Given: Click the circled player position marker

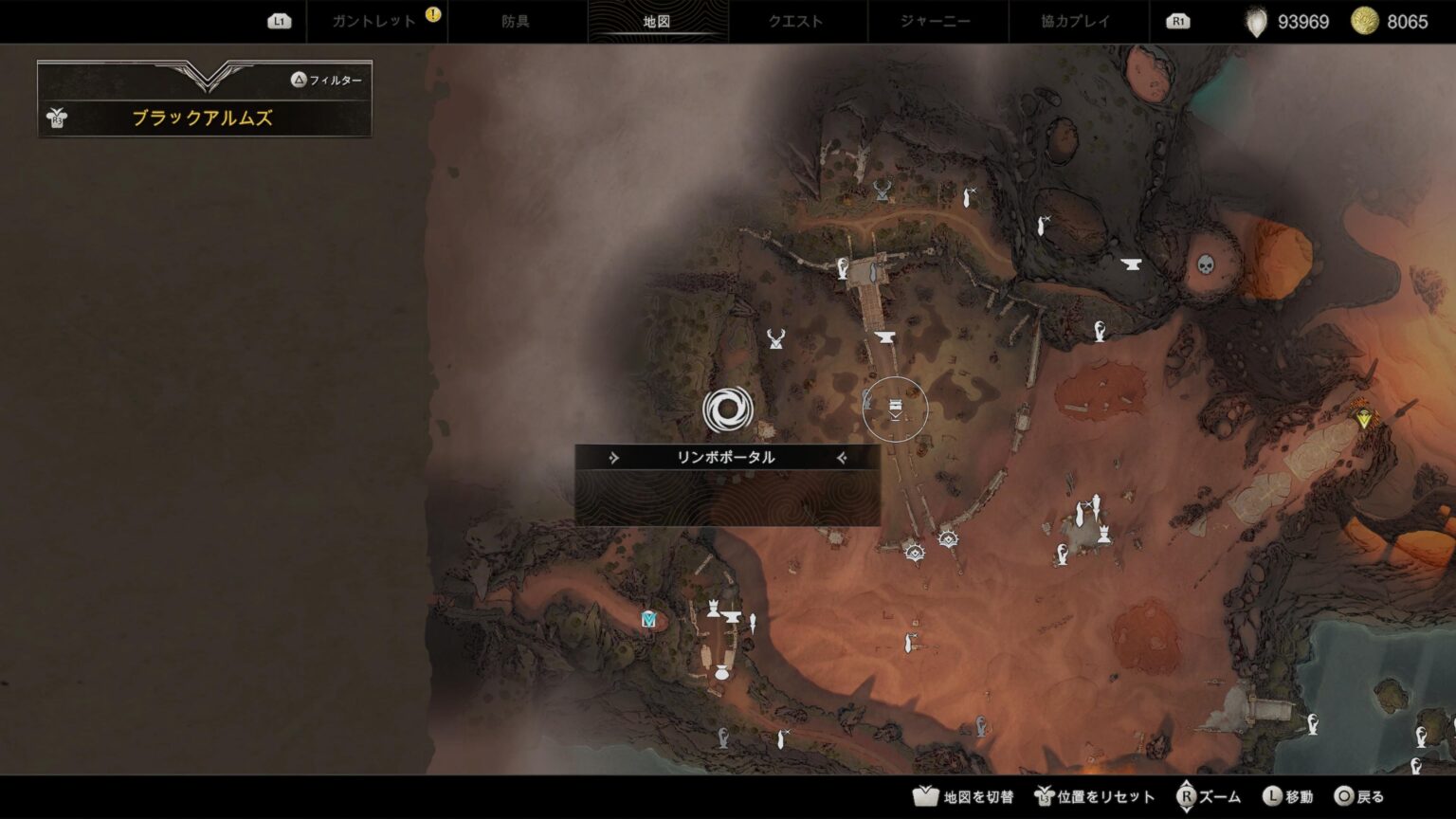Looking at the screenshot, I should point(895,409).
